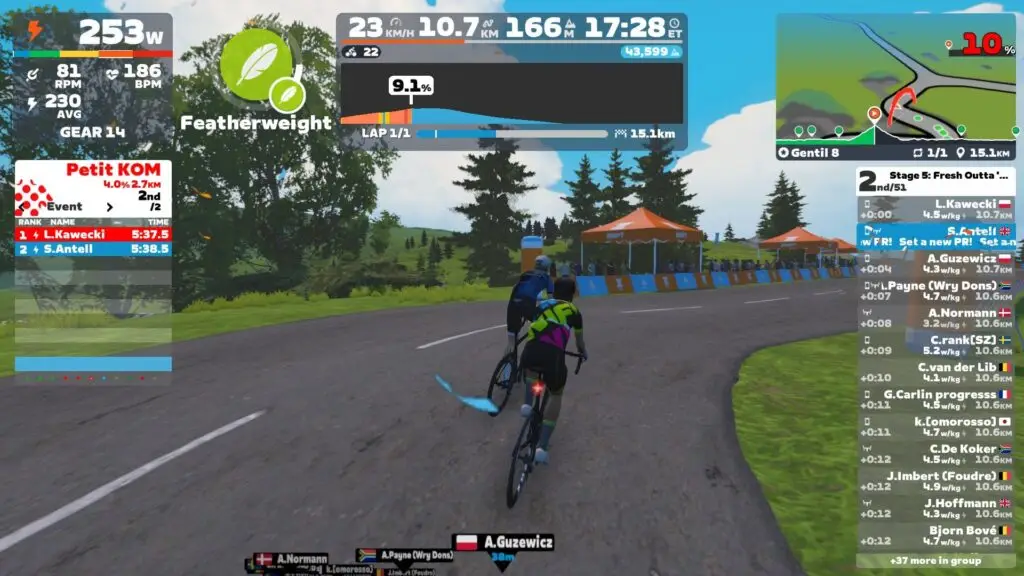Expand the "+37 more in group" row
The image size is (1024, 576).
(x=935, y=561)
